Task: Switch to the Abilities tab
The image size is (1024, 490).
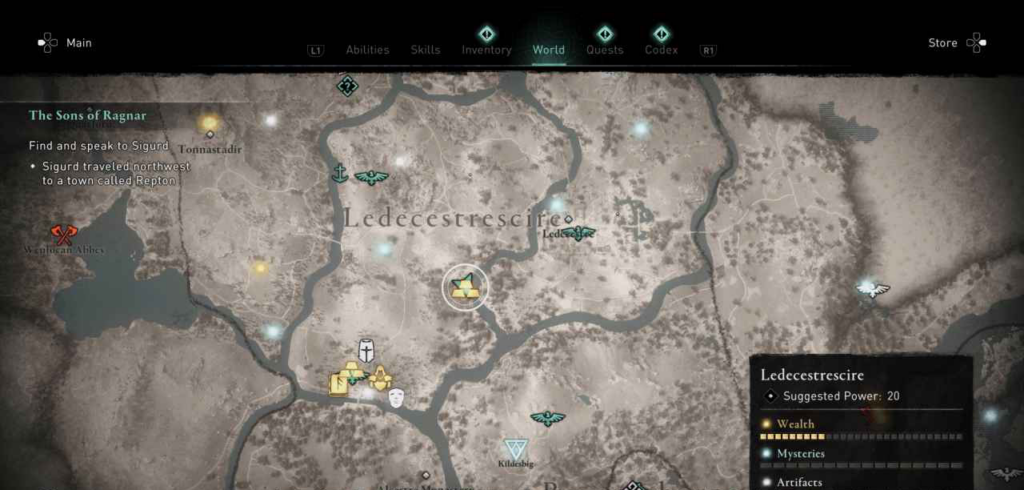Action: point(367,50)
